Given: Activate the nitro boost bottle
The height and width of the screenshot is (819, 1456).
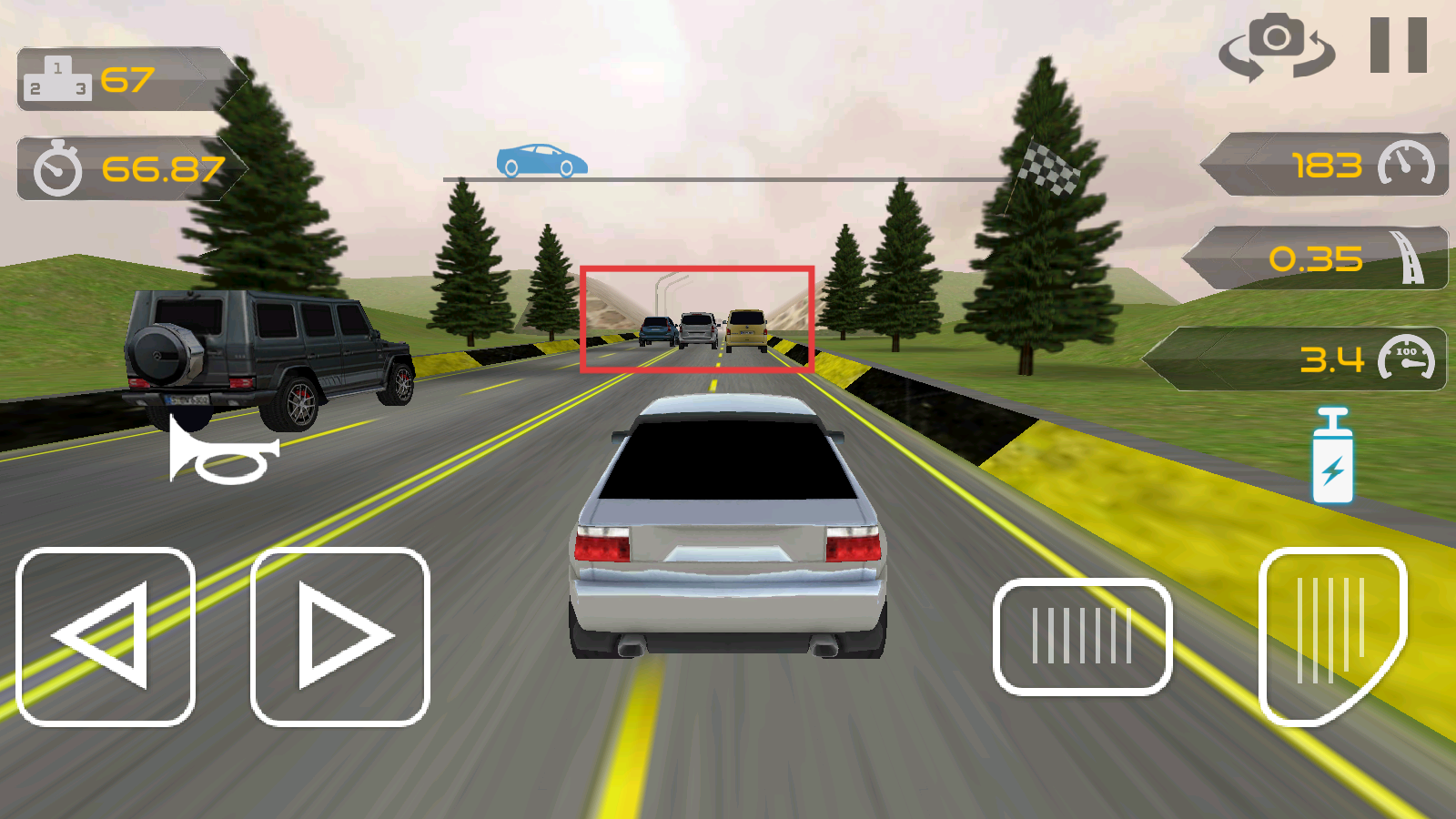Looking at the screenshot, I should tap(1333, 456).
